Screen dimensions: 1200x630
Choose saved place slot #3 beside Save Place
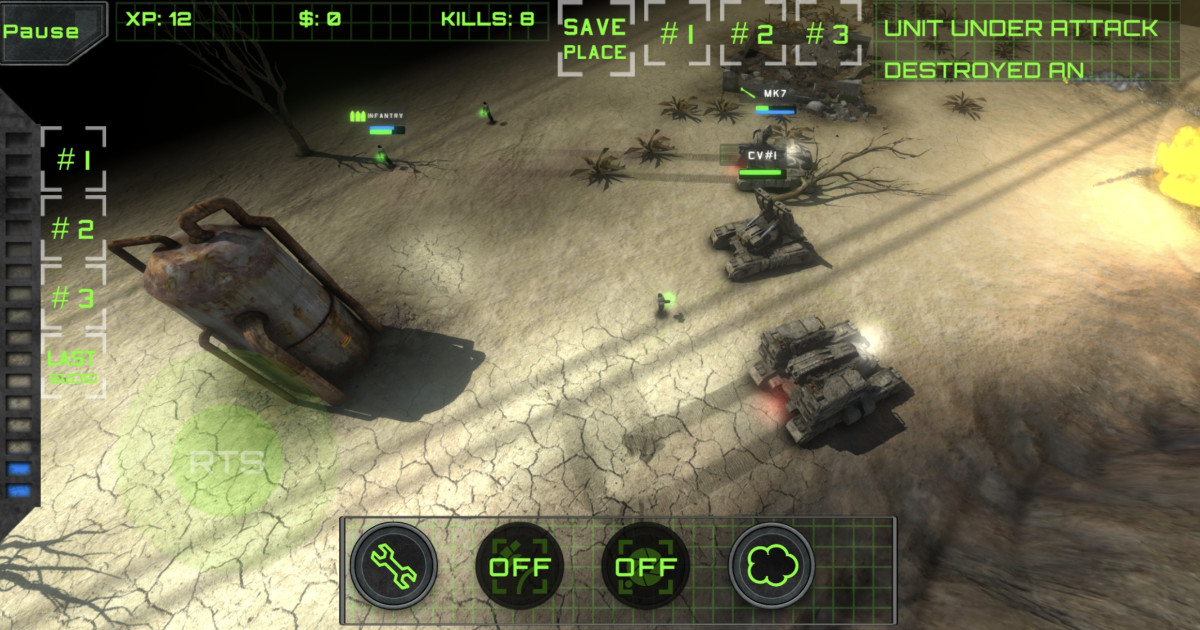(827, 35)
